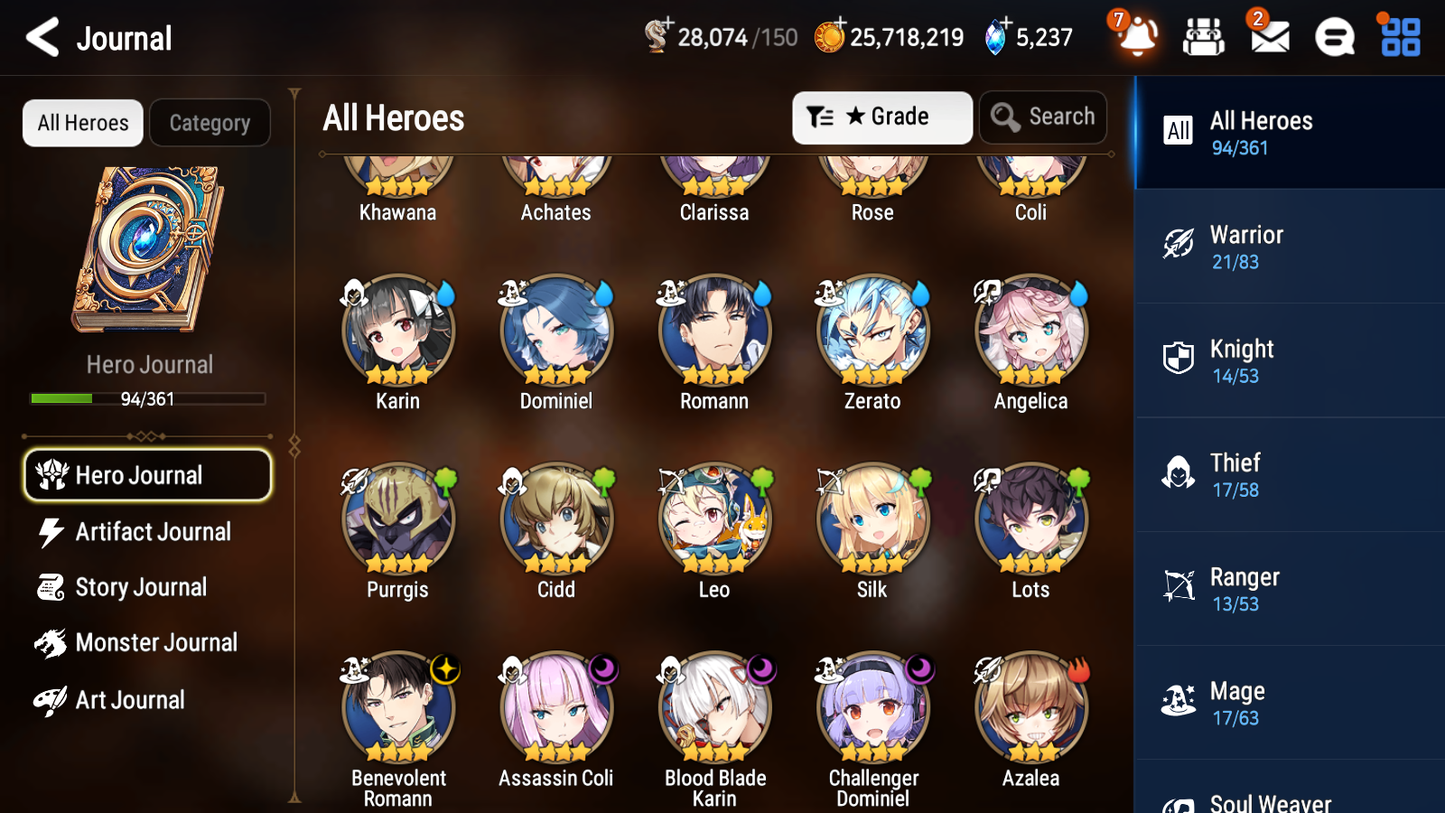Viewport: 1445px width, 813px height.
Task: Open the Monster Journal
Action: click(x=157, y=643)
